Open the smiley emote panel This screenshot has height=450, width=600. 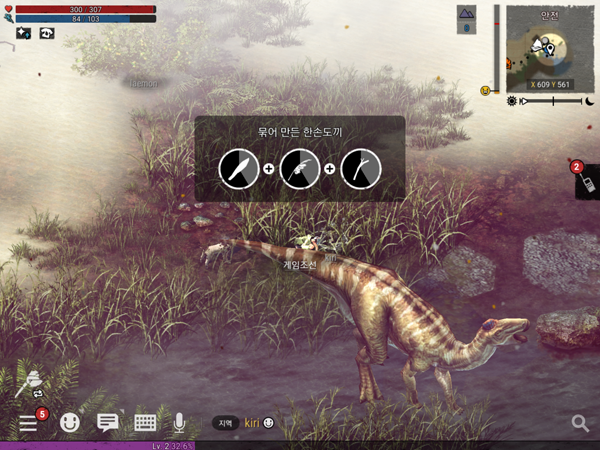(x=70, y=422)
